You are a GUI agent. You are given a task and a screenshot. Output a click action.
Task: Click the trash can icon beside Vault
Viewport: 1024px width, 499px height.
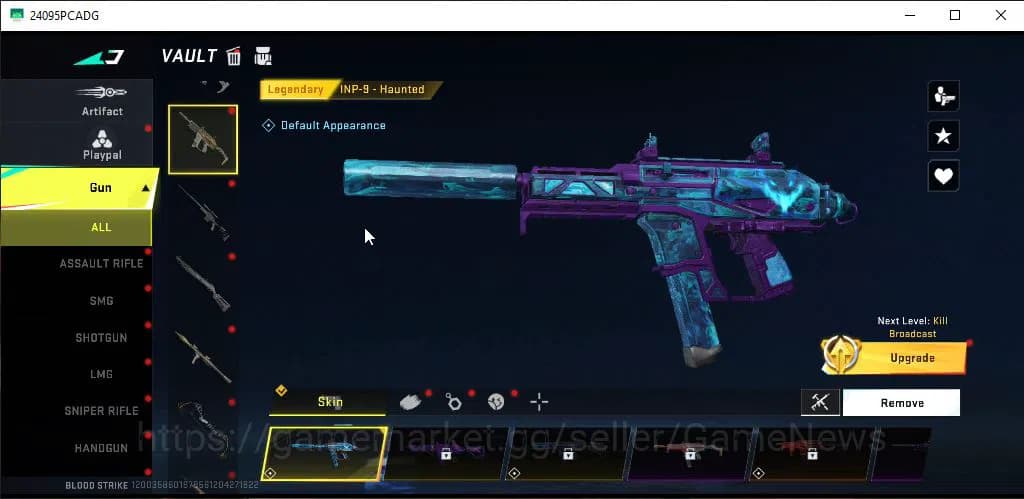[x=234, y=56]
